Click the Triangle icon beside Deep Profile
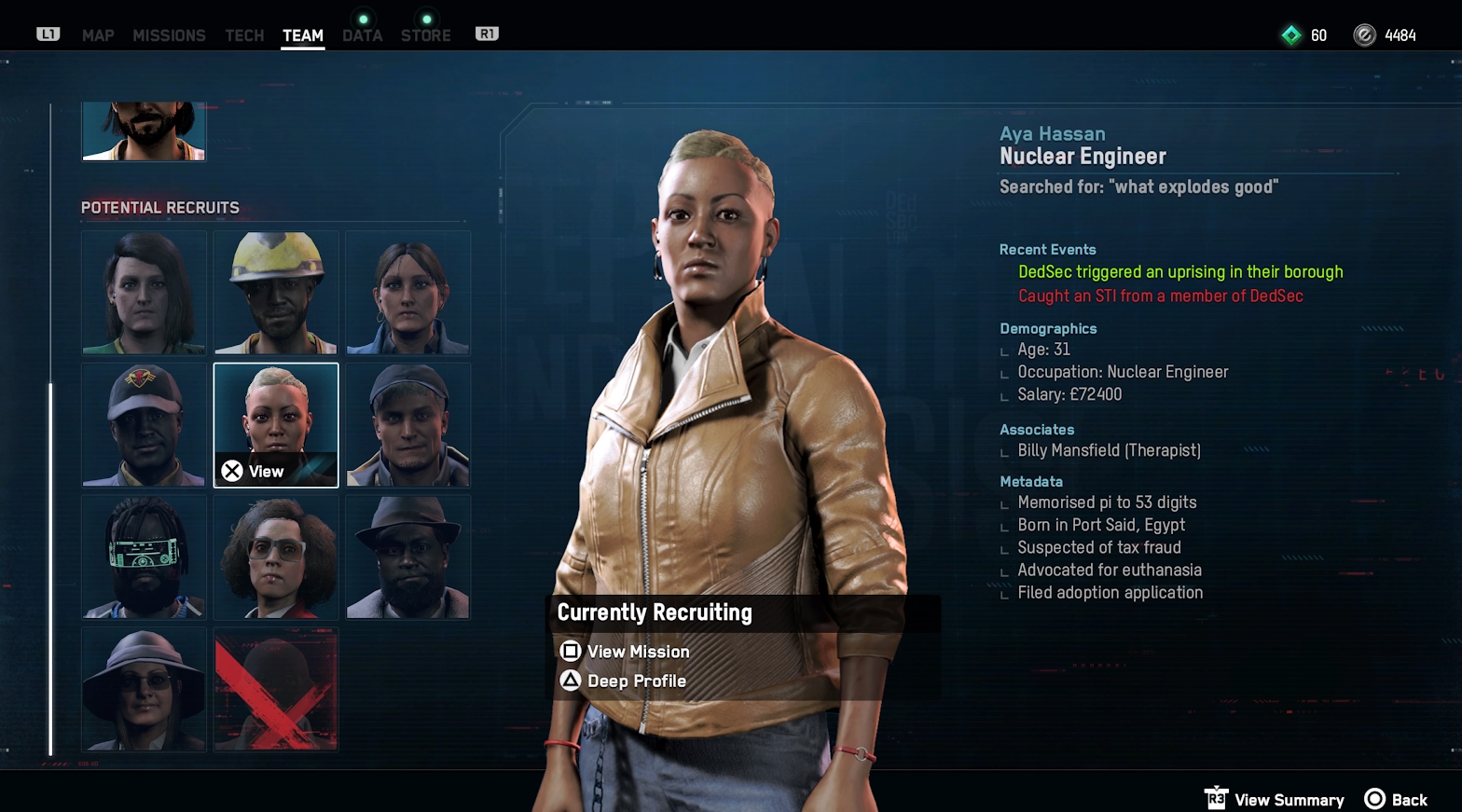This screenshot has height=812, width=1462. [x=571, y=681]
